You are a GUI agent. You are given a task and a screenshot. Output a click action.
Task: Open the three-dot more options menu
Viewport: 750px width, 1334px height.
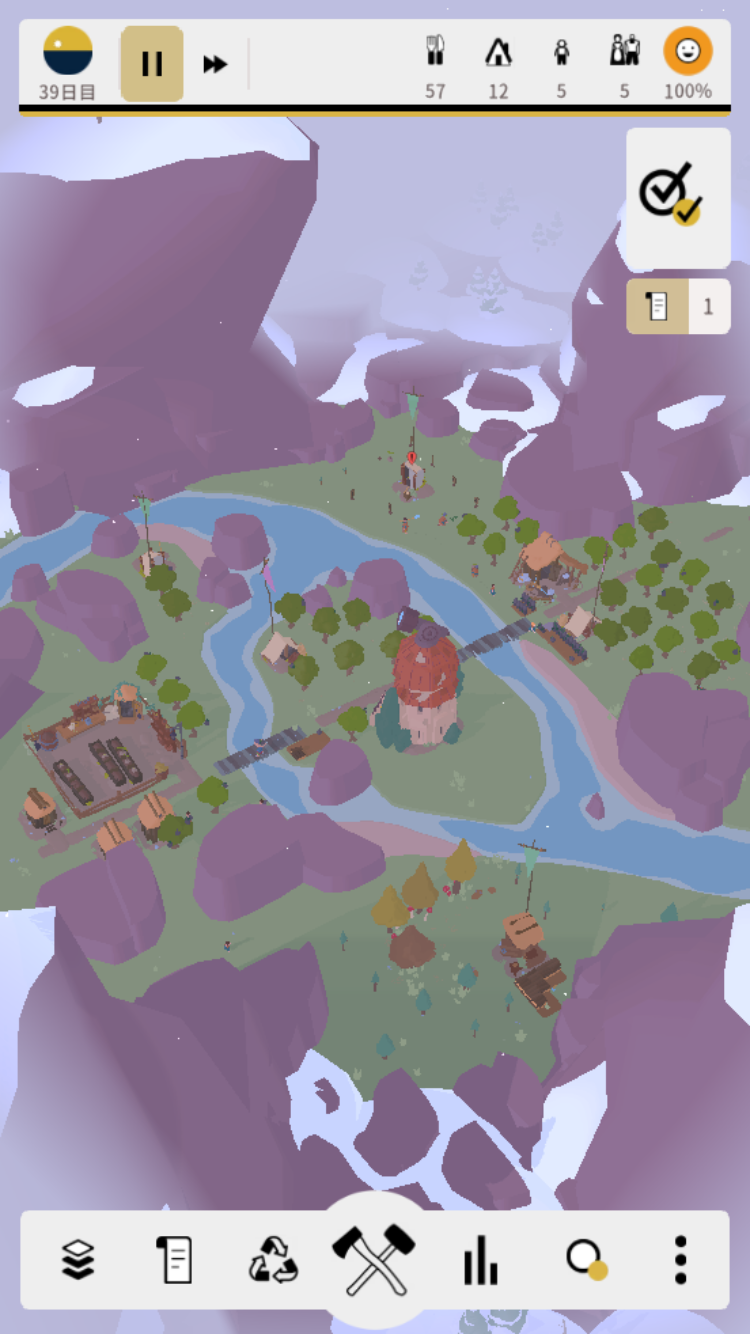tap(680, 1259)
